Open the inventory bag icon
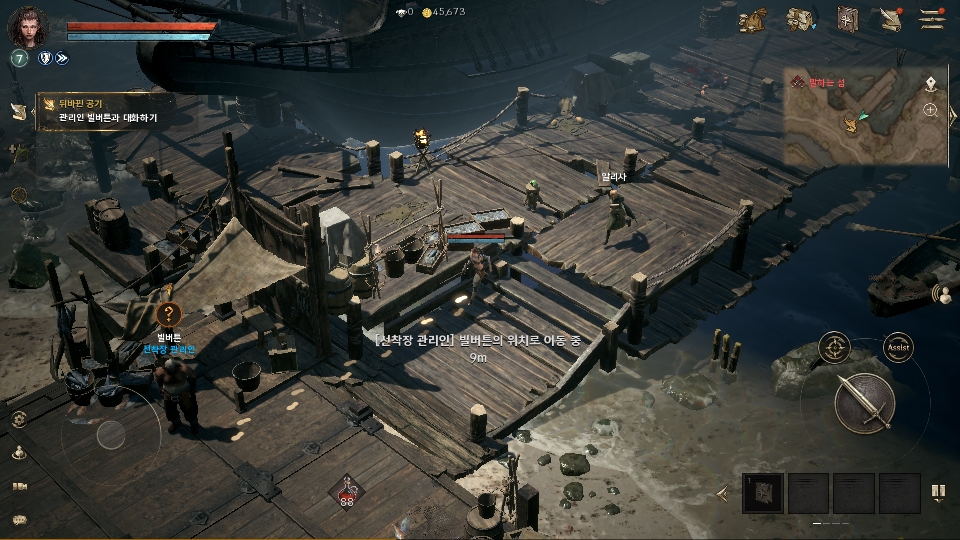The height and width of the screenshot is (540, 960). tap(799, 19)
